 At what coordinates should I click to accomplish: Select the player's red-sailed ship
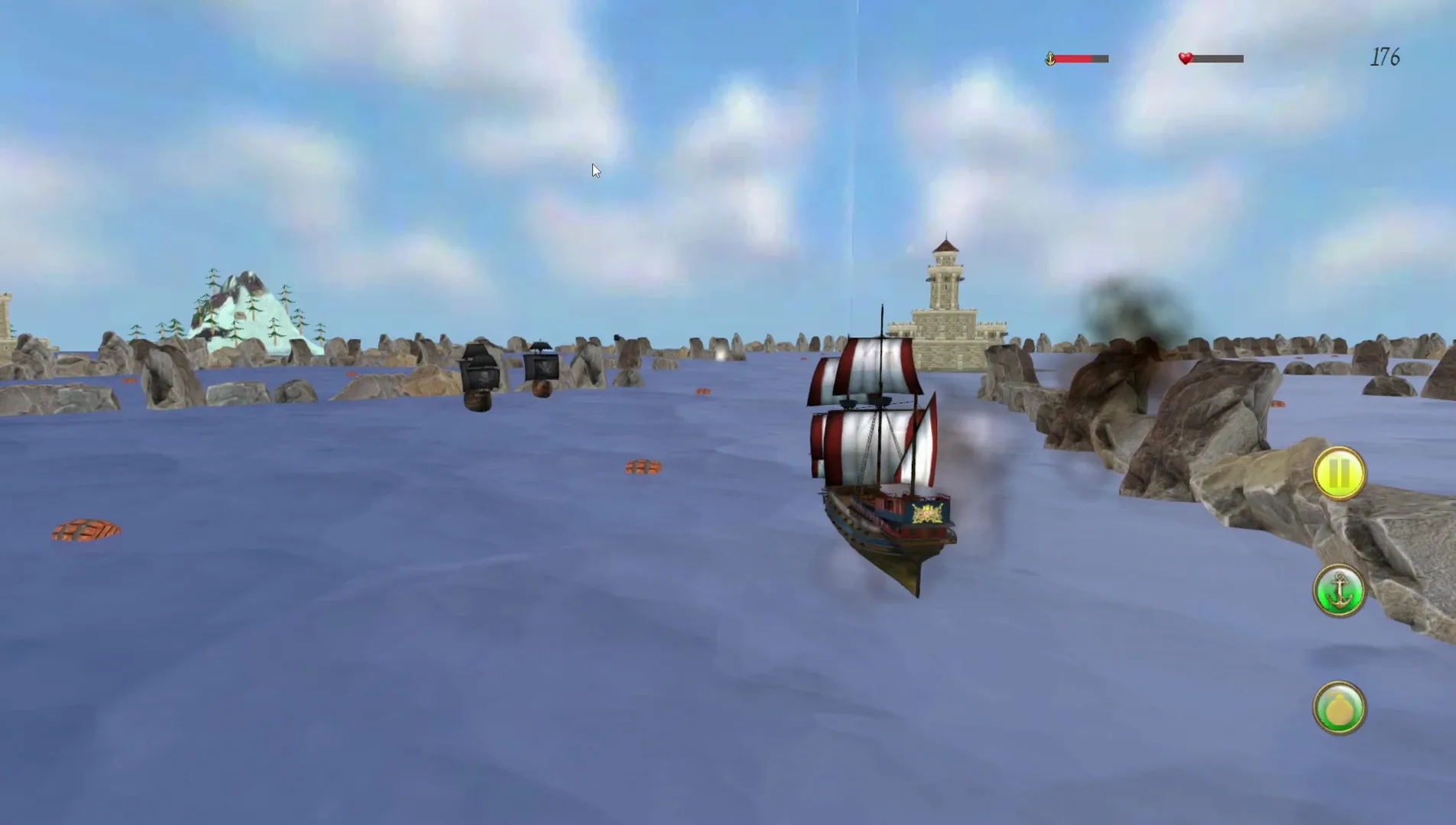tap(879, 474)
